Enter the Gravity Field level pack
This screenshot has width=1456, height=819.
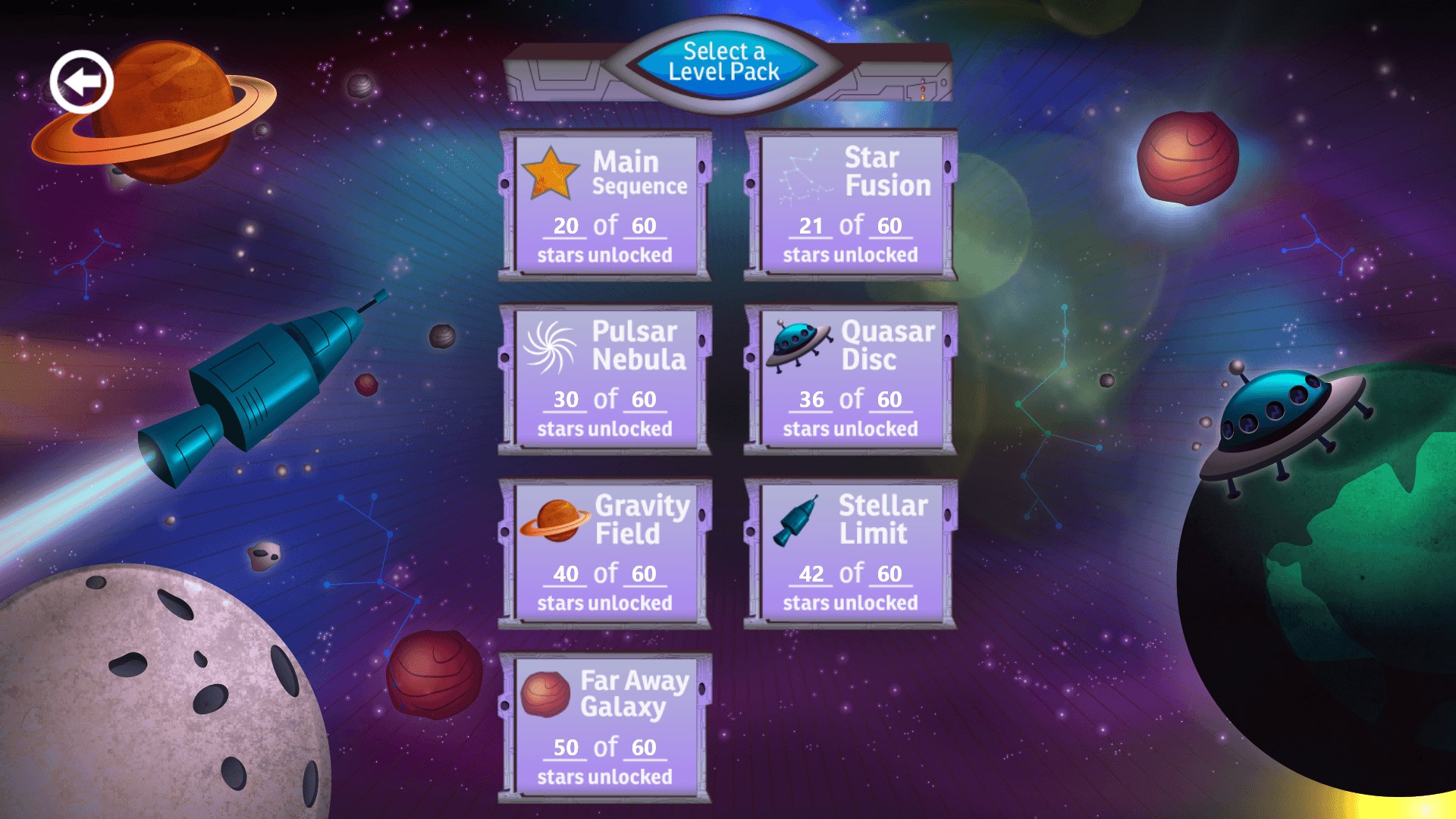click(604, 554)
